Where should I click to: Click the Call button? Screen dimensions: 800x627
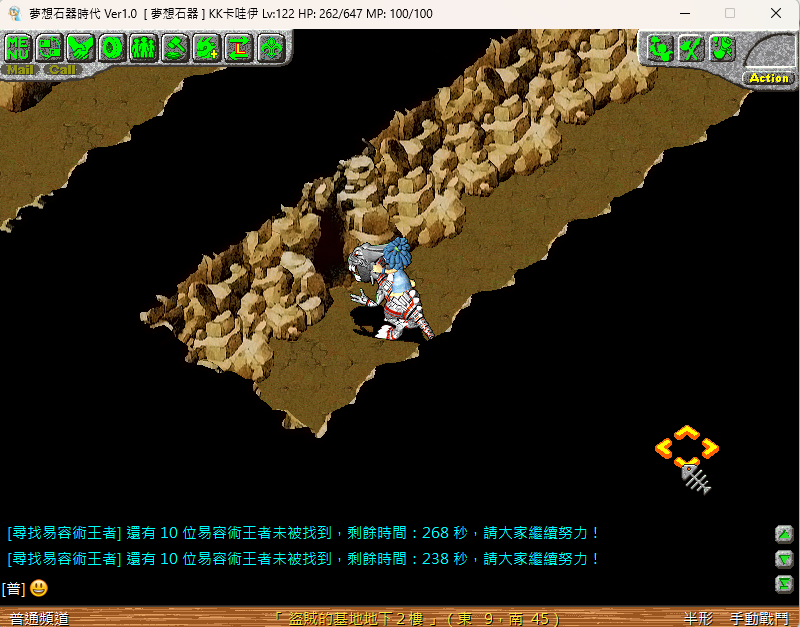[x=63, y=70]
